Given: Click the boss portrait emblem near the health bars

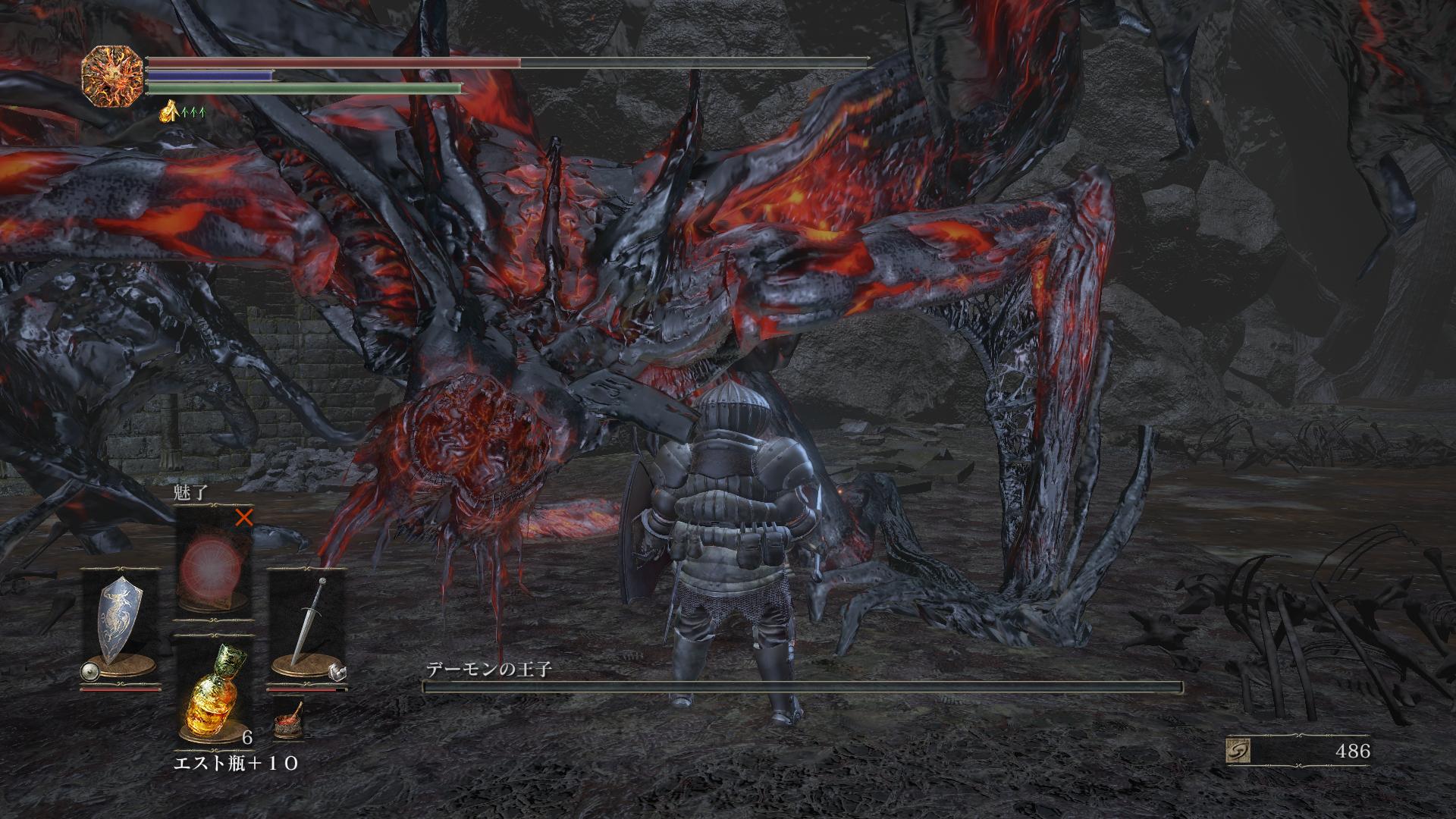Looking at the screenshot, I should 111,77.
